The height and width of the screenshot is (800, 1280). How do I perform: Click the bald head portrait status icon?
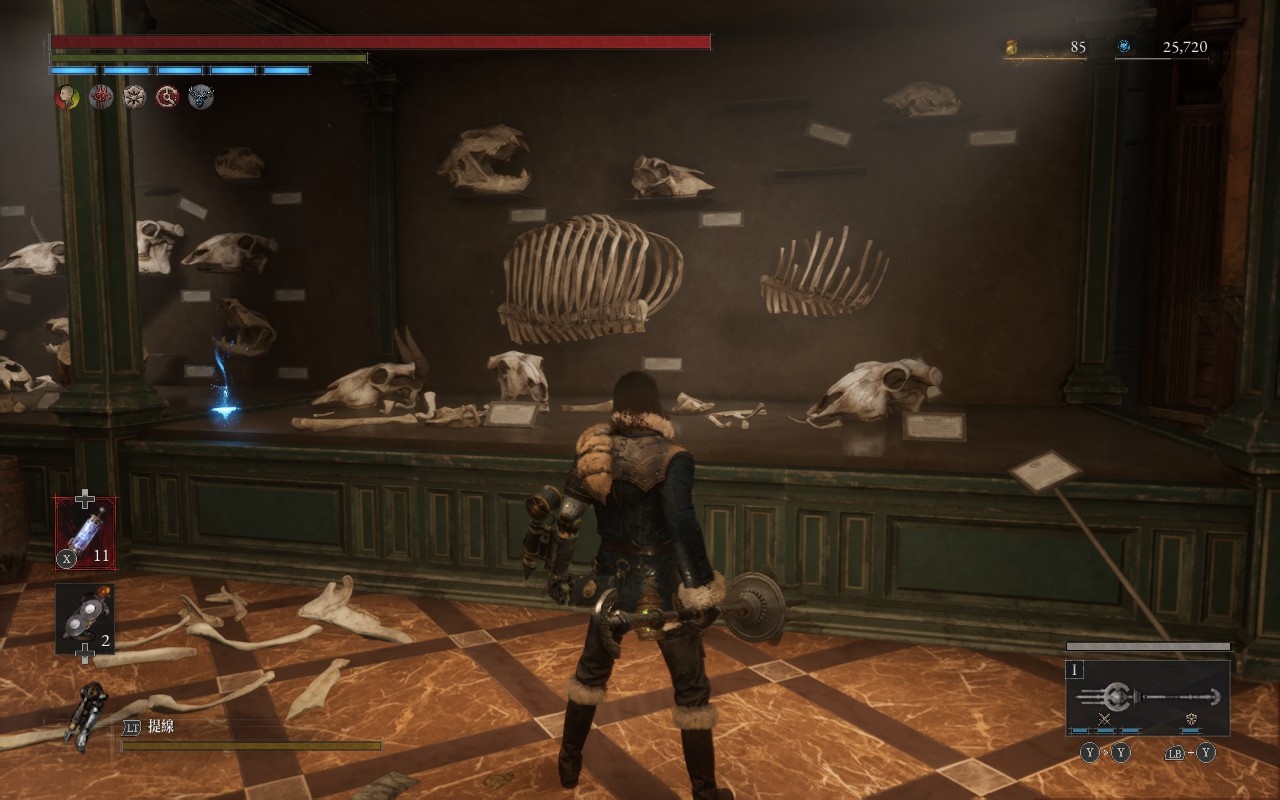point(67,97)
